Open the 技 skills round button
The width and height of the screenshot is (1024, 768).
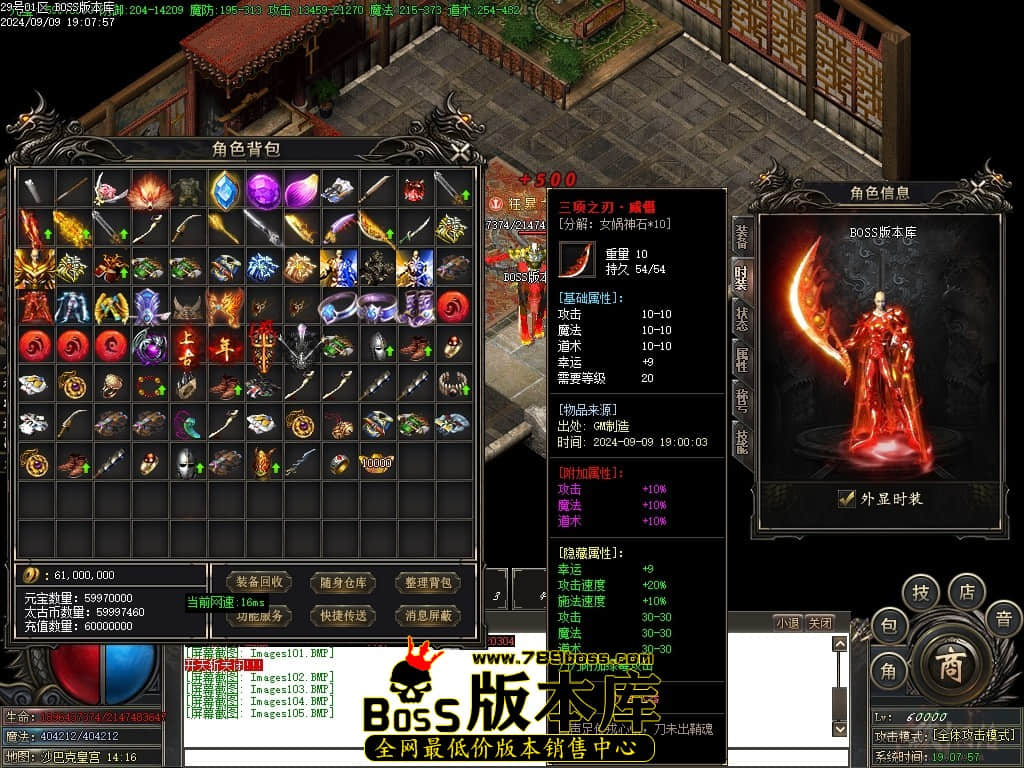tap(921, 592)
